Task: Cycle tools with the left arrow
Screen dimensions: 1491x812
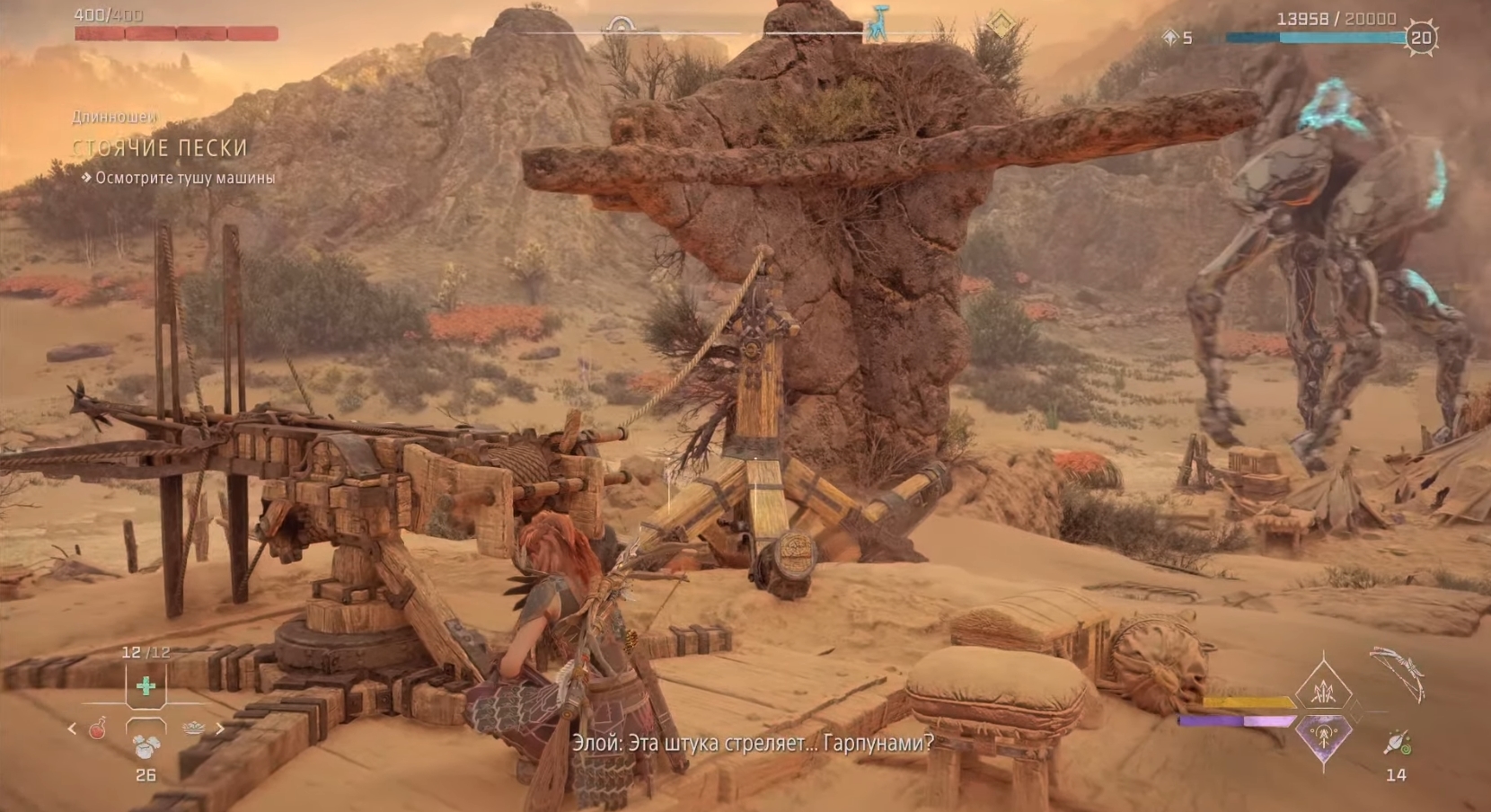Action: [72, 729]
